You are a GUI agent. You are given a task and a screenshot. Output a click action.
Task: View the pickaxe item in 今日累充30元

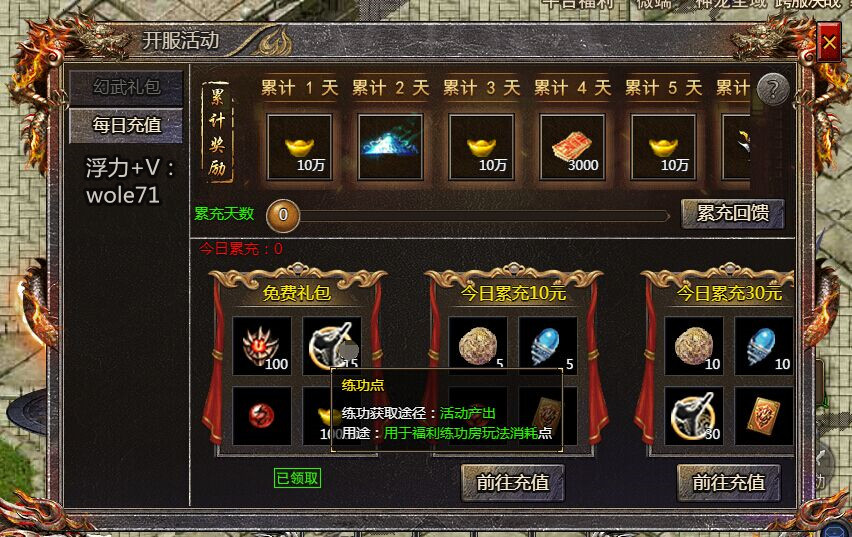(693, 415)
